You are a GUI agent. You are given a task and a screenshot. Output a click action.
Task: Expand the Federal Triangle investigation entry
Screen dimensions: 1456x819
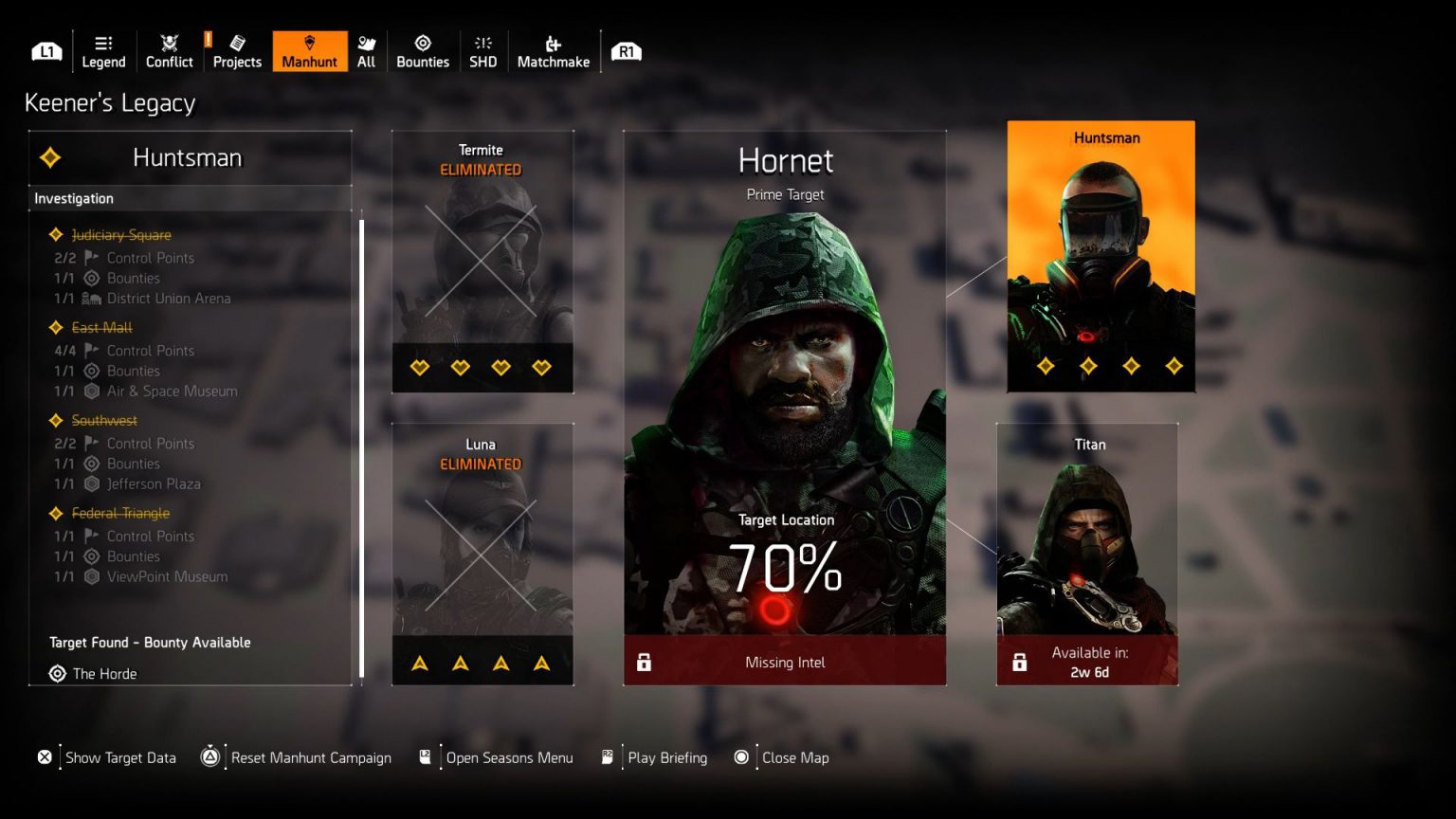118,513
